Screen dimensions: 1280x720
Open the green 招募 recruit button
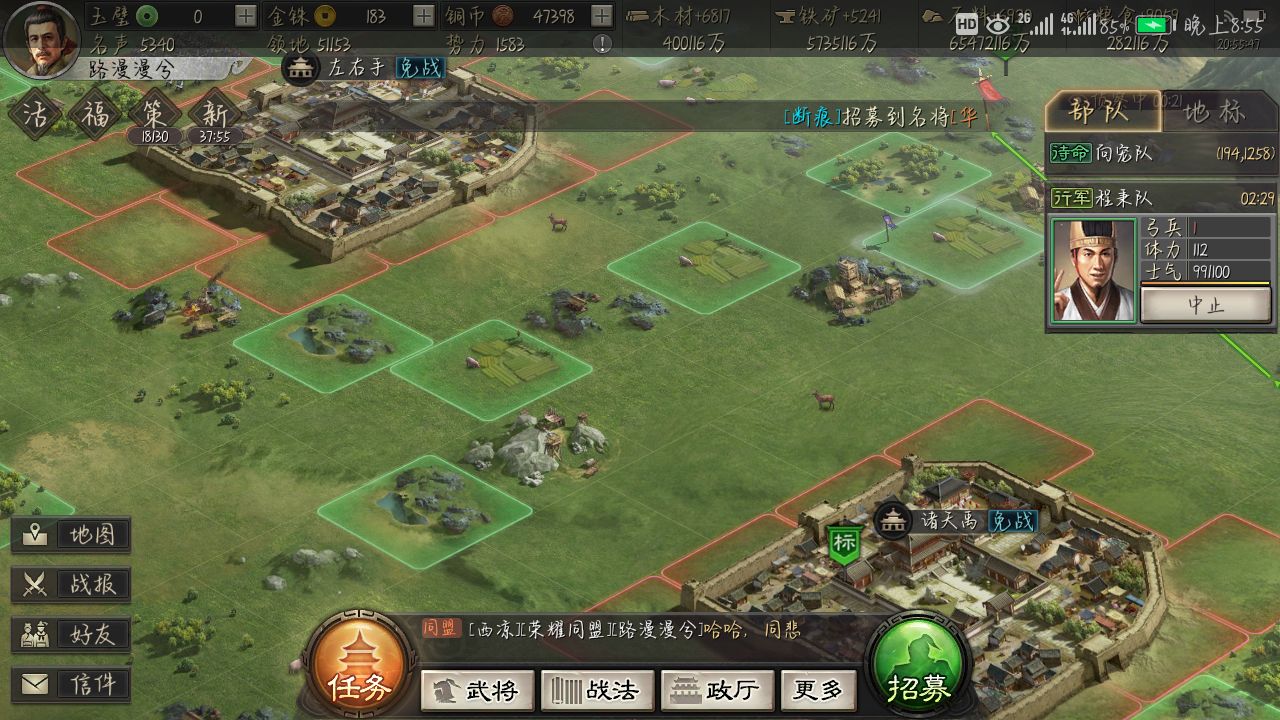tap(918, 667)
